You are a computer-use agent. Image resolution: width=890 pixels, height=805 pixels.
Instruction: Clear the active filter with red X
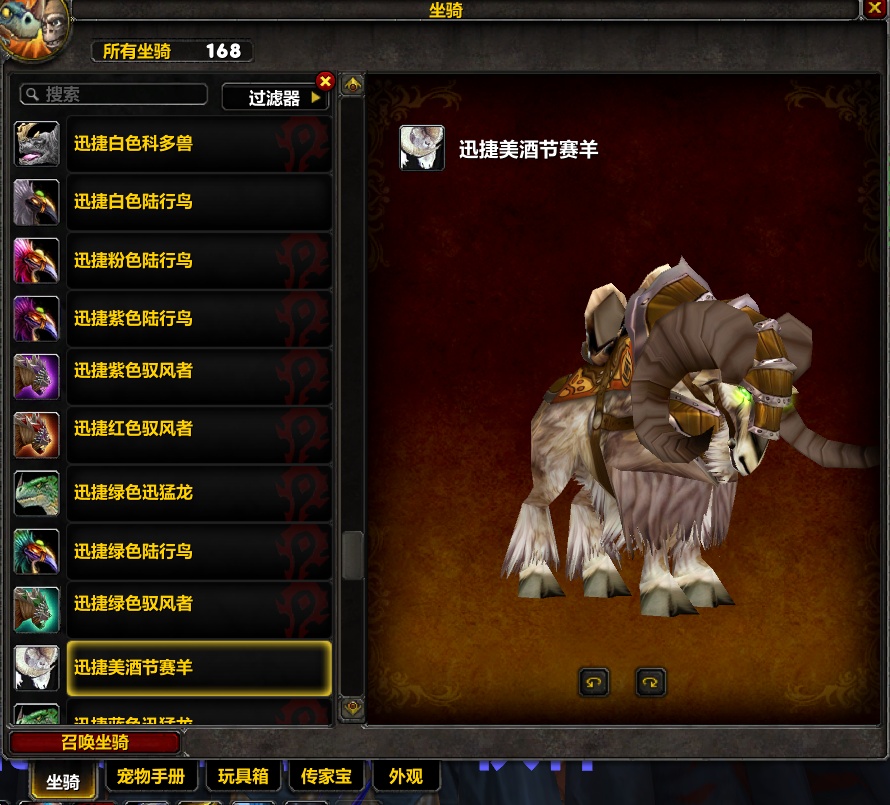[x=325, y=82]
